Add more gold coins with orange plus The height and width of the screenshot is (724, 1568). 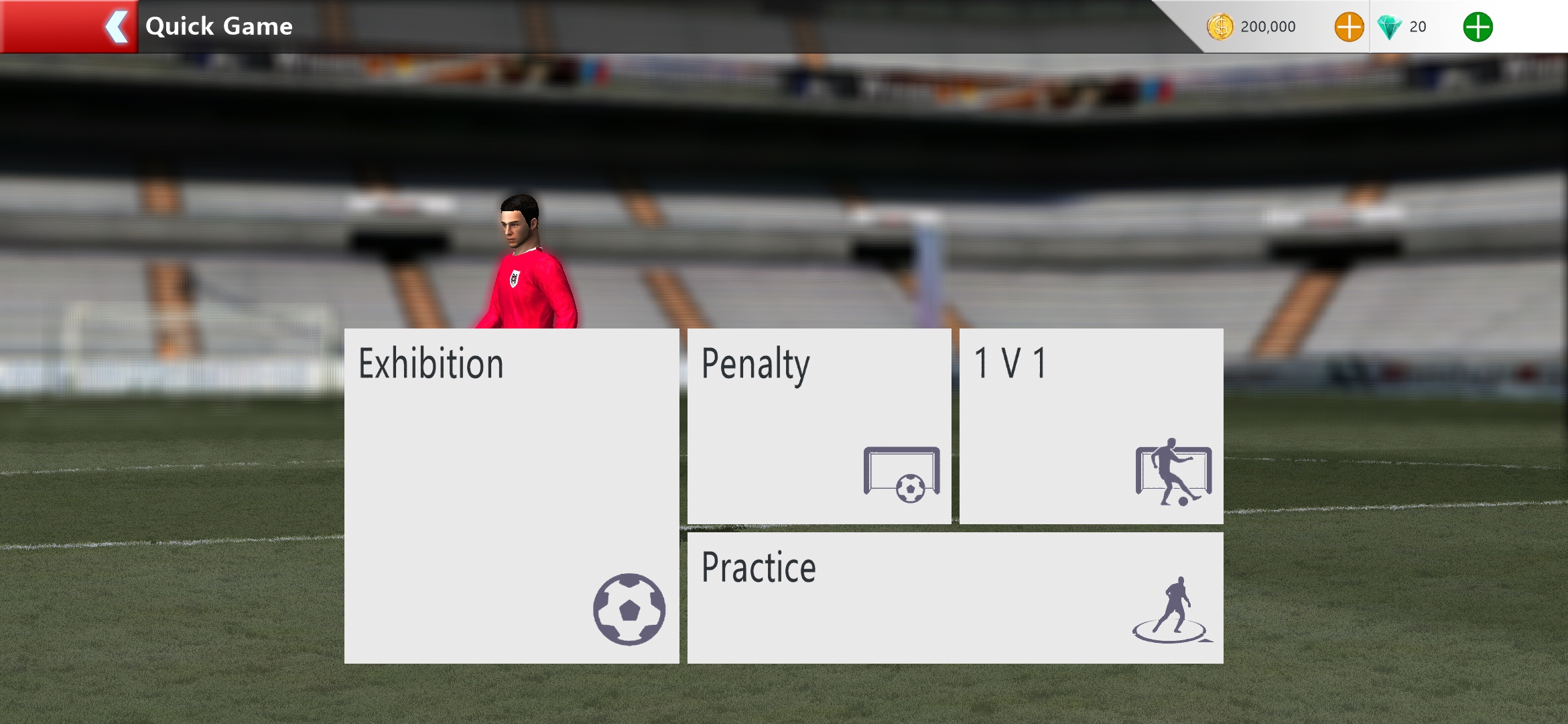[x=1349, y=27]
